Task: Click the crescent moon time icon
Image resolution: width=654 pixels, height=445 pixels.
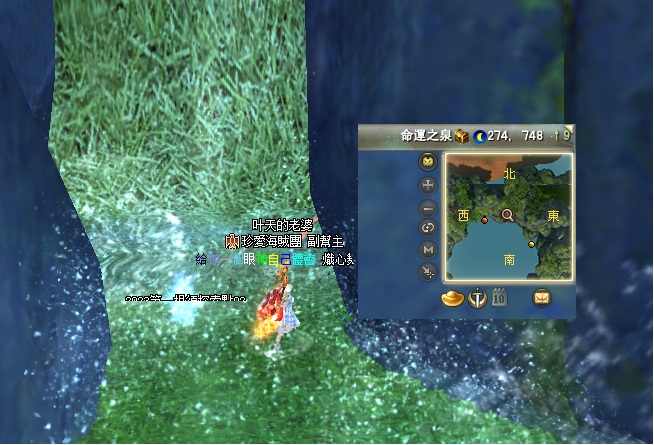Action: click(x=480, y=136)
